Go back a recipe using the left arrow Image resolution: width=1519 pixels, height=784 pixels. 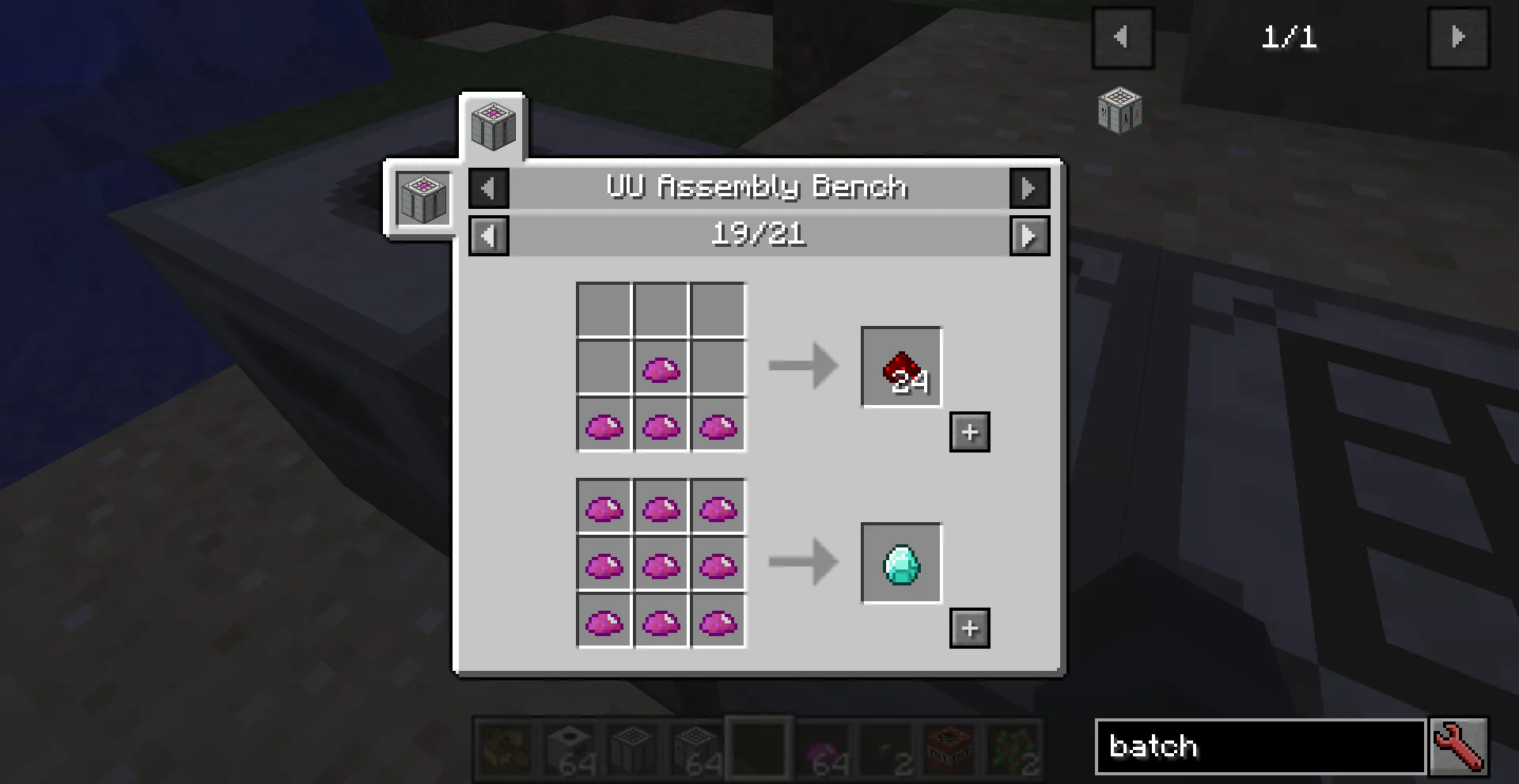click(488, 235)
